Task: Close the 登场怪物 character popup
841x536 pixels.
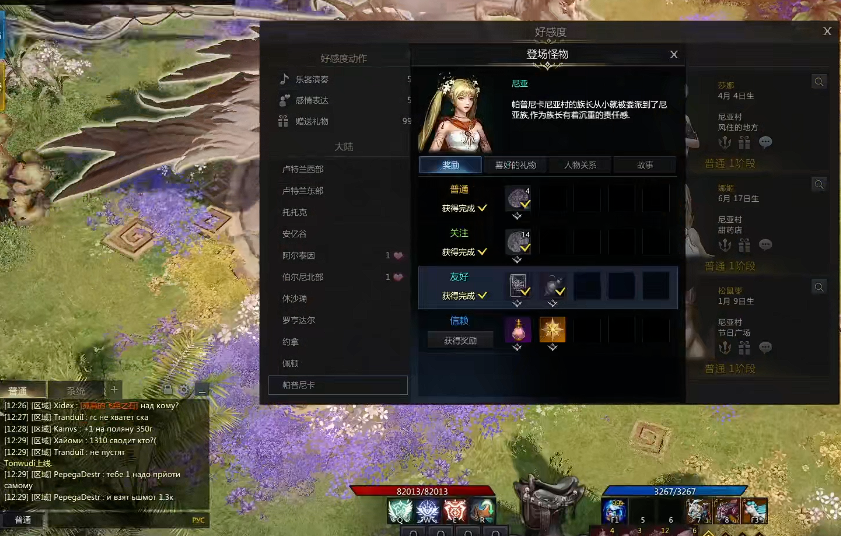Action: pyautogui.click(x=674, y=55)
